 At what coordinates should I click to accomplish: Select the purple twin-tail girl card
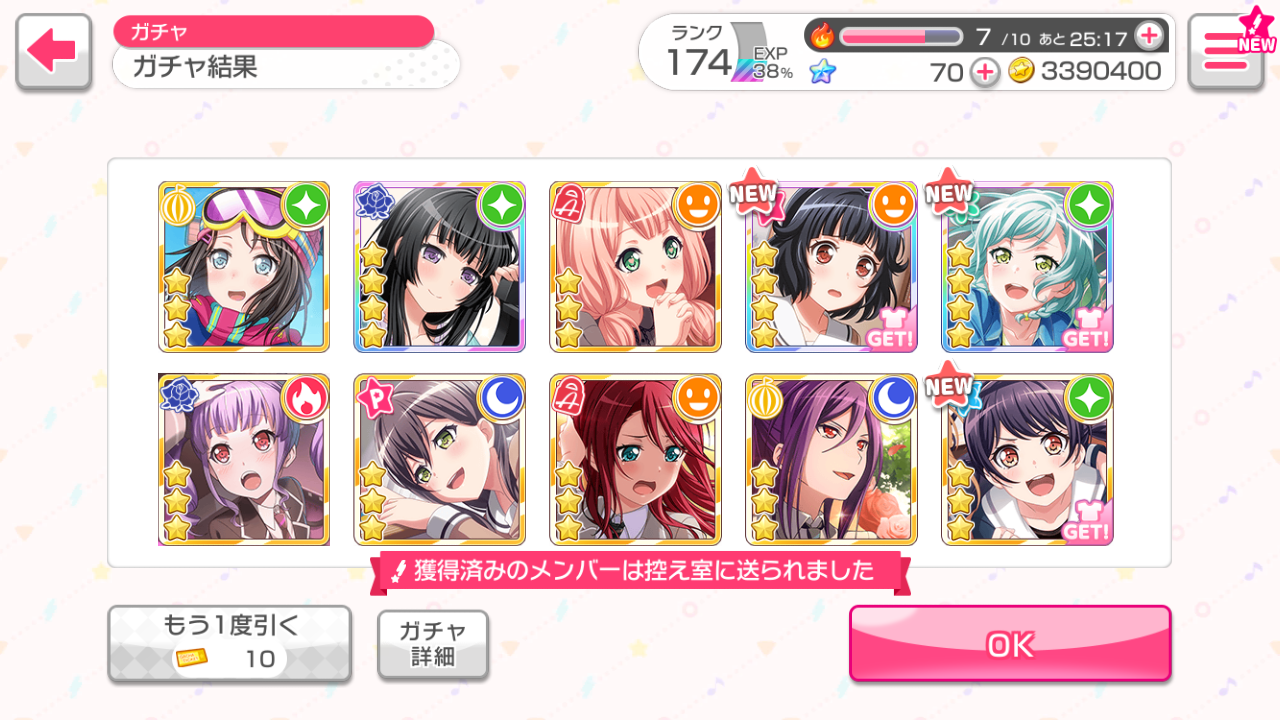click(x=244, y=460)
